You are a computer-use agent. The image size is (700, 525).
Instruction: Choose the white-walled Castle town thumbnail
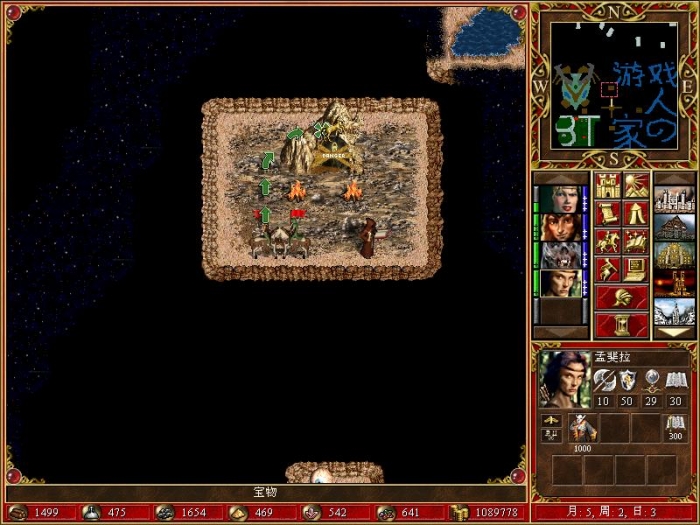[x=673, y=199]
